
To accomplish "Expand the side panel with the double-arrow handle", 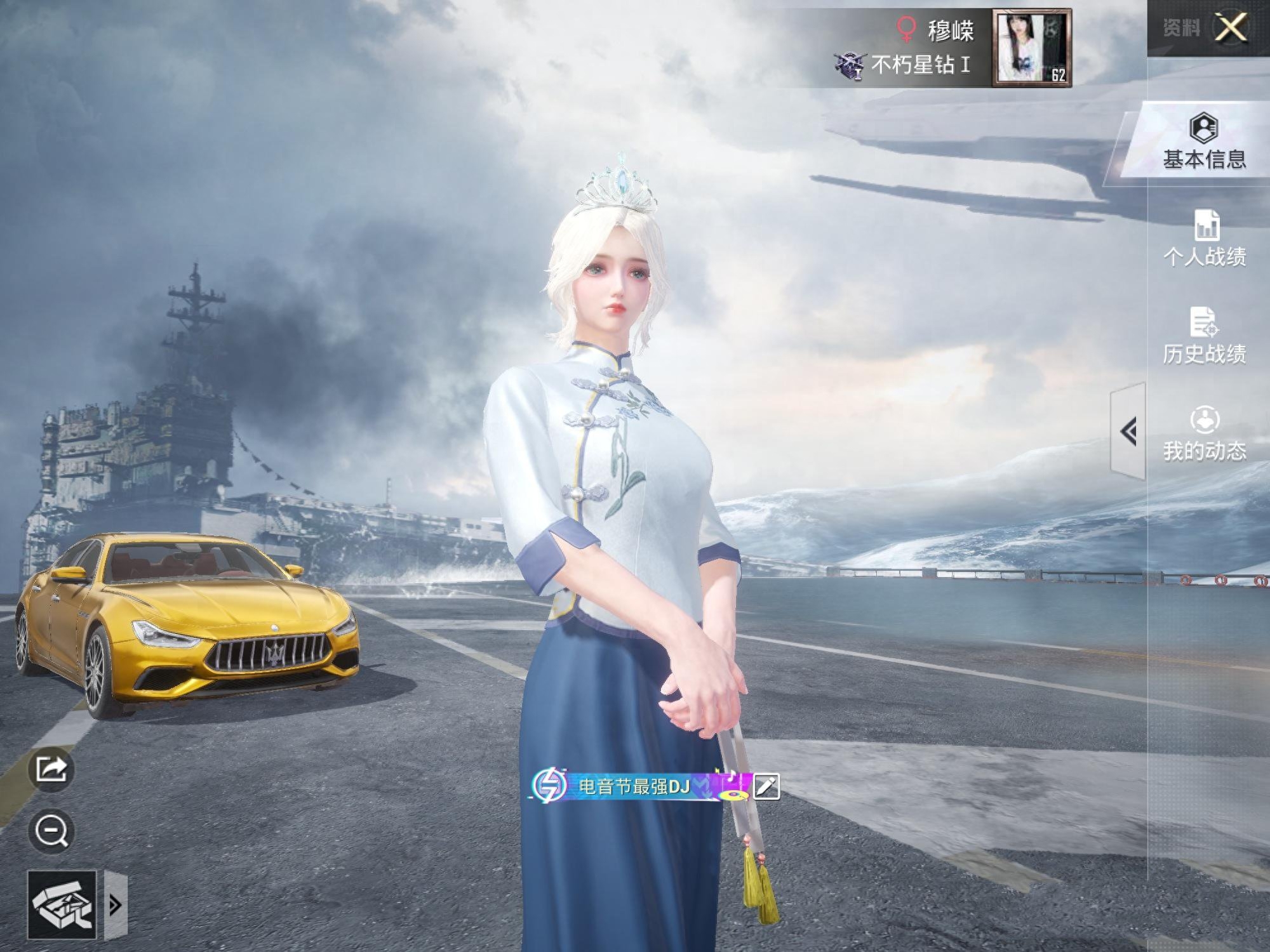I will point(1129,432).
